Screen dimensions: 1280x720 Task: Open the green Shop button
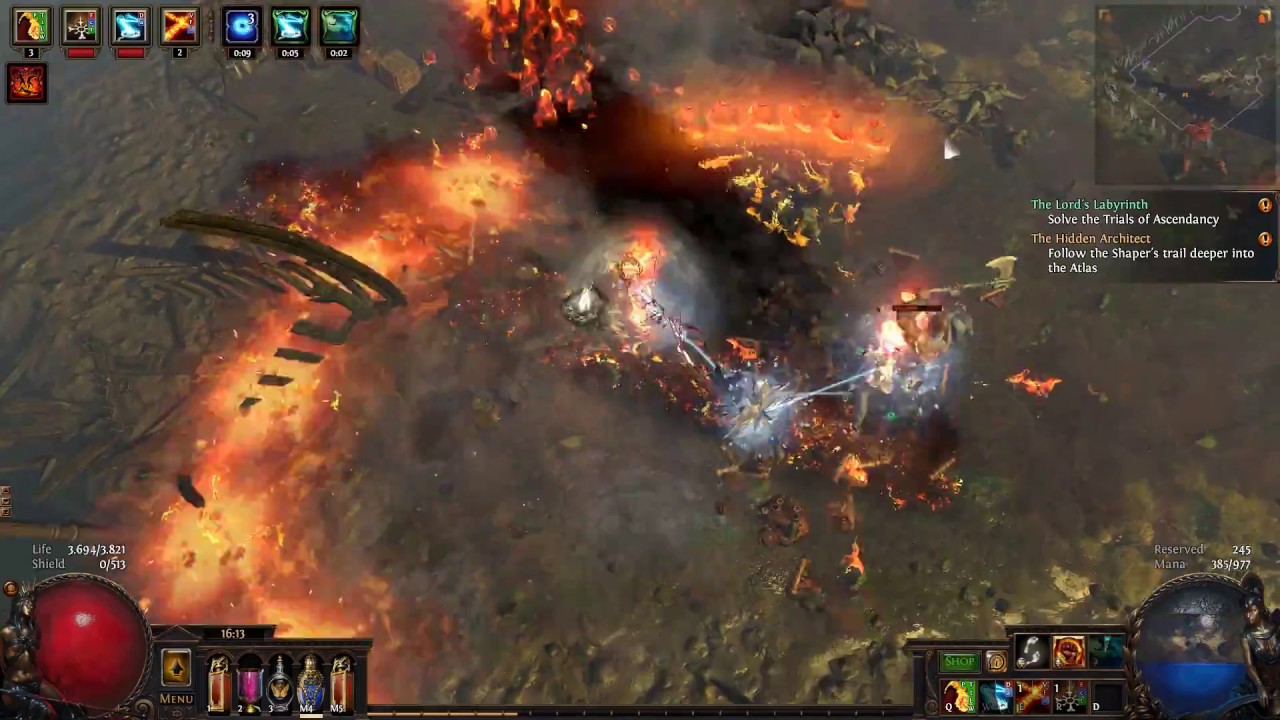click(x=959, y=661)
